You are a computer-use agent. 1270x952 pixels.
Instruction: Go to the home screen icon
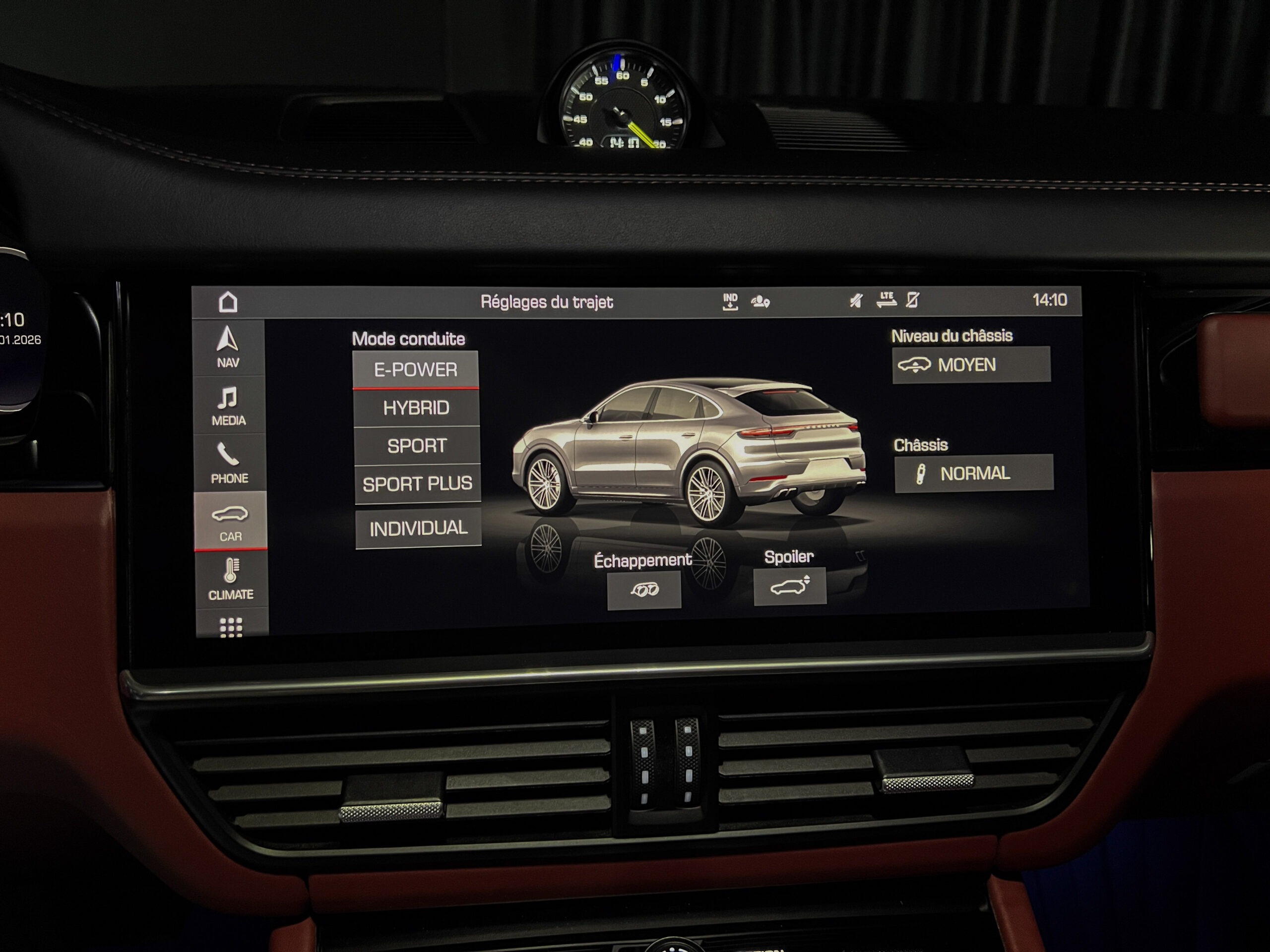coord(228,302)
